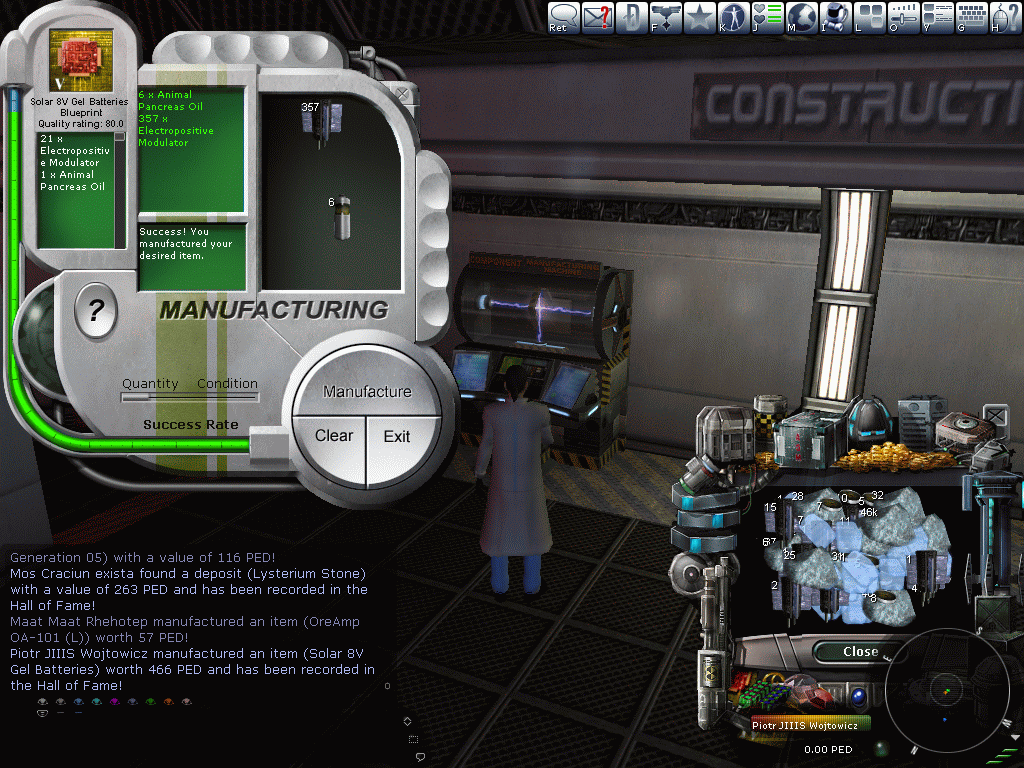Viewport: 1024px width, 768px height.
Task: Clear the manufacturing window contents
Action: tap(333, 436)
